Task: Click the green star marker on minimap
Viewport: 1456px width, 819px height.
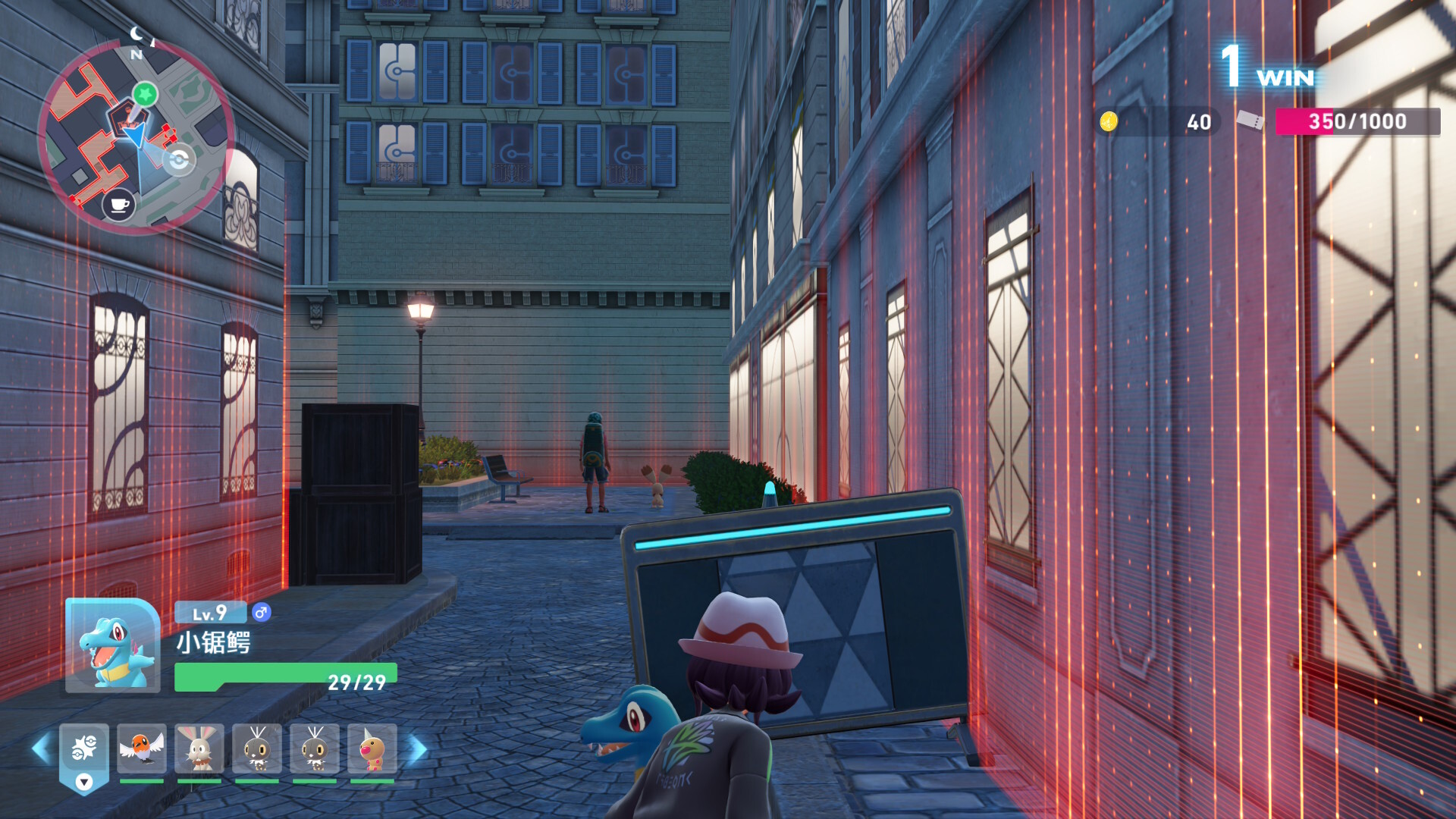Action: tap(145, 94)
